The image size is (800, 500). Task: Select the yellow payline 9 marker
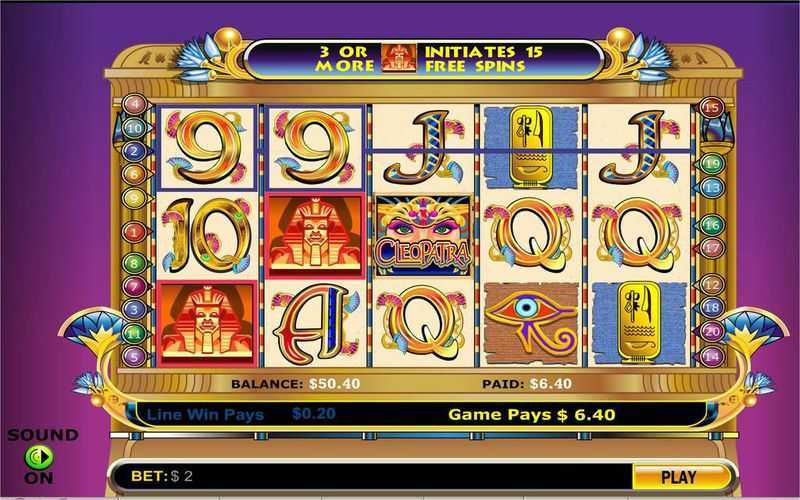click(x=134, y=197)
